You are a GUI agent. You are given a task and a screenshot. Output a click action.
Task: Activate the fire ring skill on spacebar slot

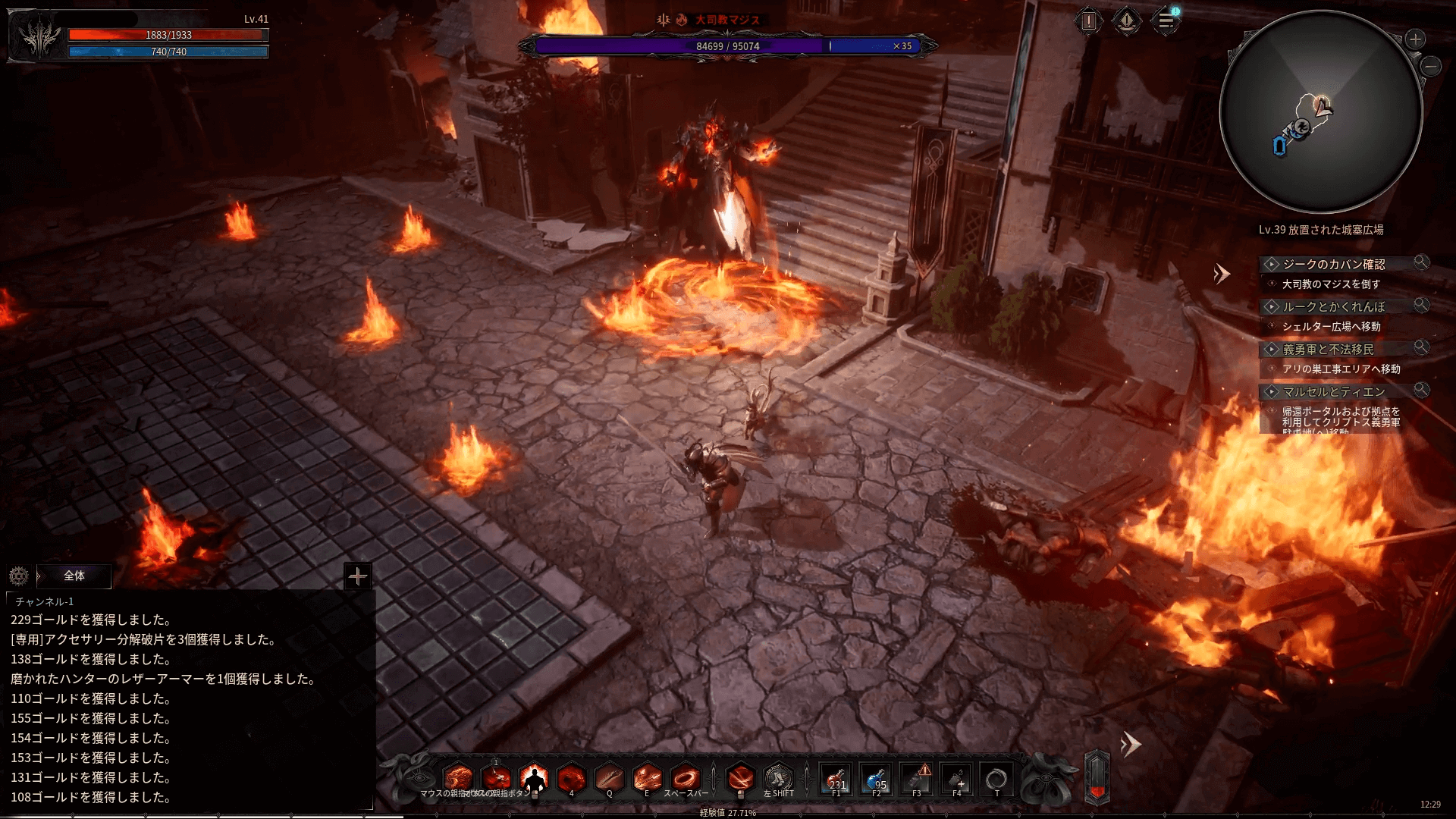click(x=686, y=778)
